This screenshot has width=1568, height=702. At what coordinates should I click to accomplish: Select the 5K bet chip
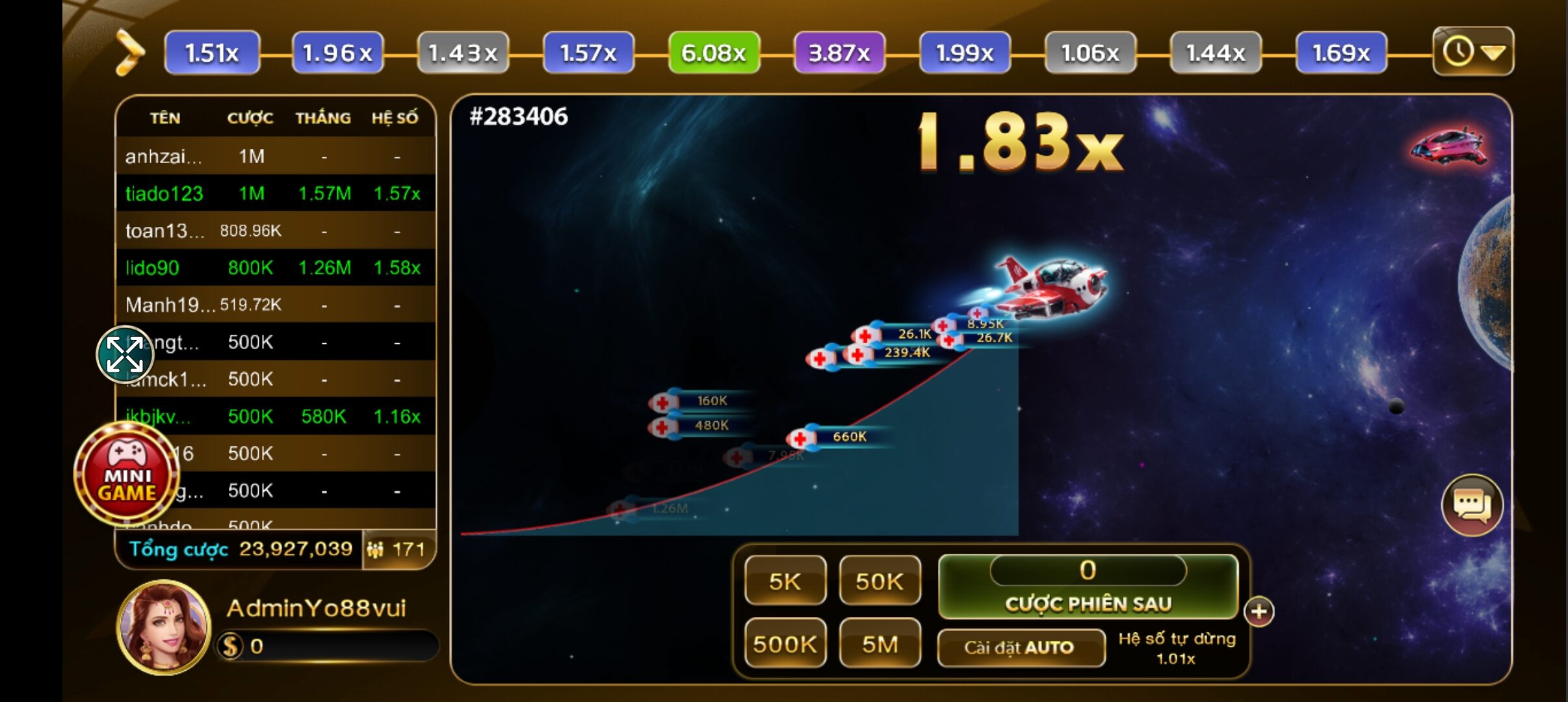[x=785, y=580]
